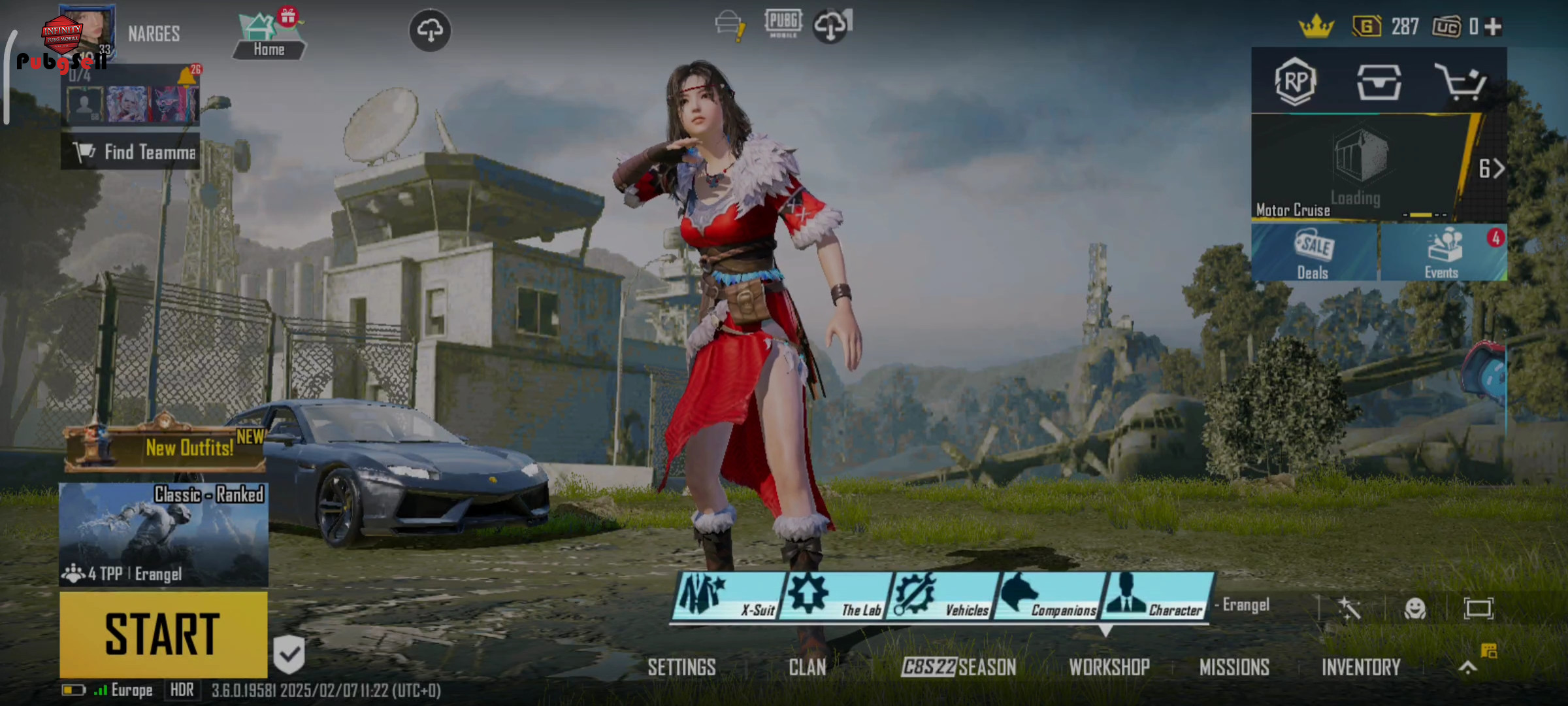Open The Lab section
Image resolution: width=1568 pixels, height=706 pixels.
click(x=835, y=596)
